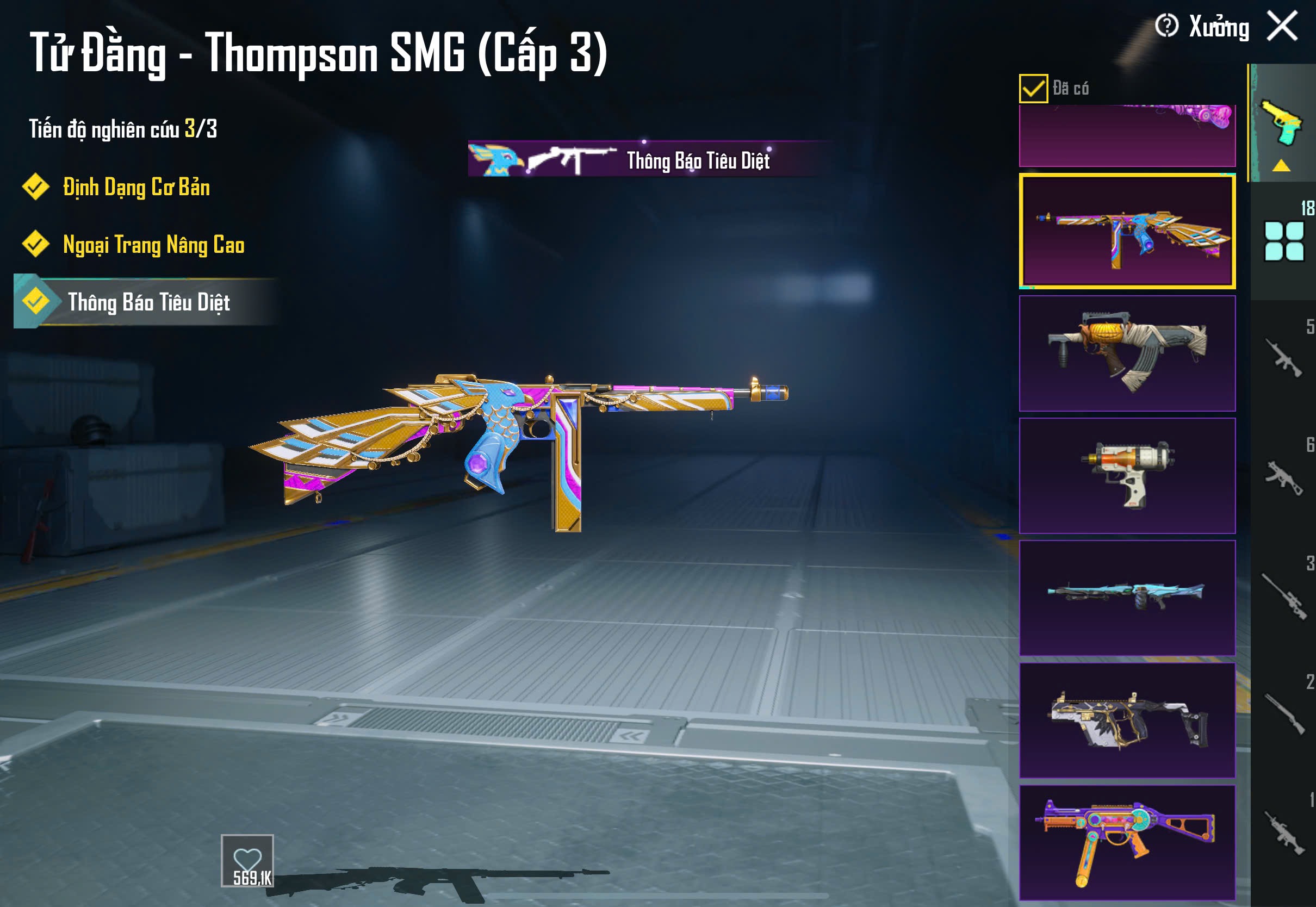Switch to the sniper rifle category tab
1316x907 pixels.
click(1283, 595)
